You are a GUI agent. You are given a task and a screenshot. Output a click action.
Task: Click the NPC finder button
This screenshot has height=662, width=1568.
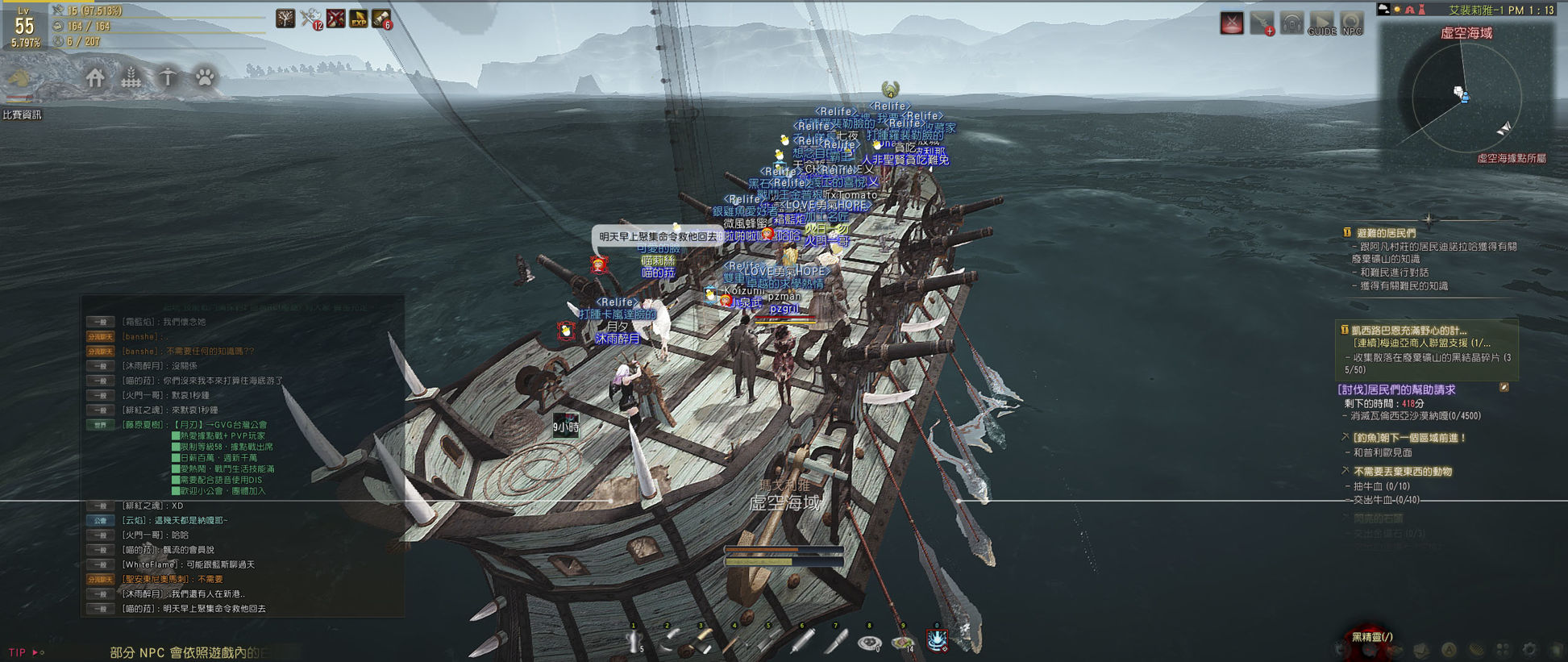pyautogui.click(x=1352, y=23)
